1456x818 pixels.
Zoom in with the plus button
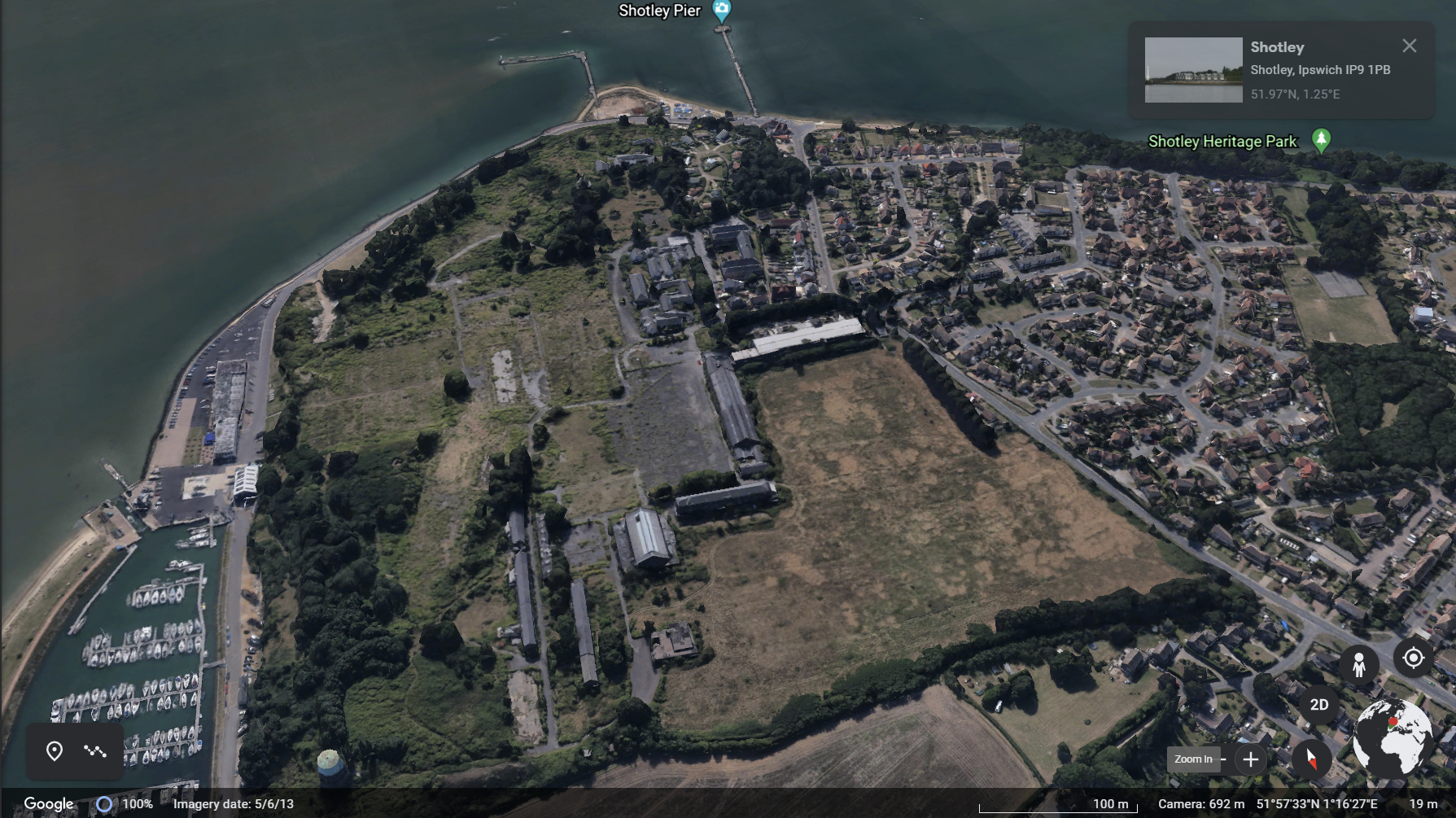pos(1251,759)
